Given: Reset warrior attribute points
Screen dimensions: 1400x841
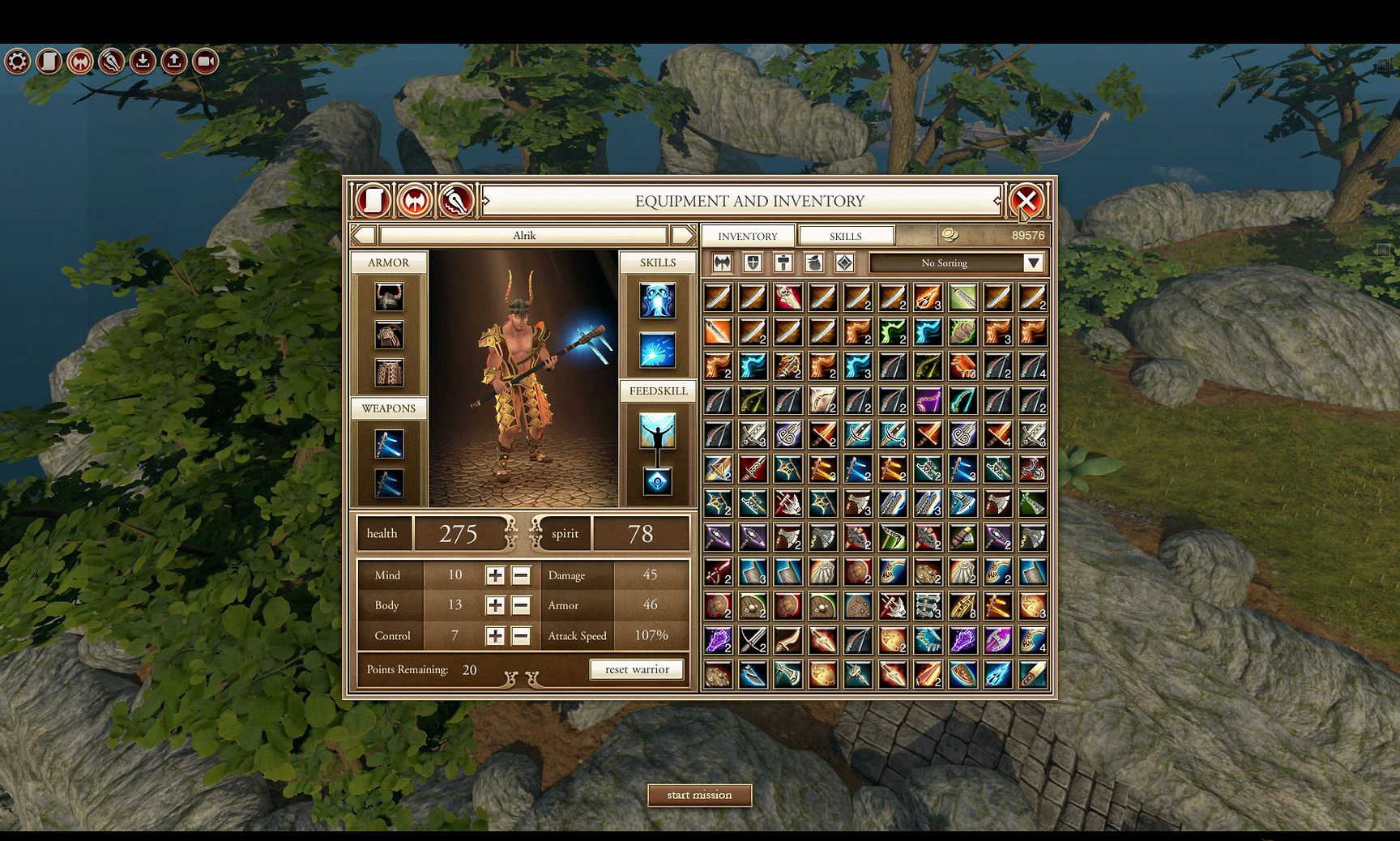Looking at the screenshot, I should point(637,669).
